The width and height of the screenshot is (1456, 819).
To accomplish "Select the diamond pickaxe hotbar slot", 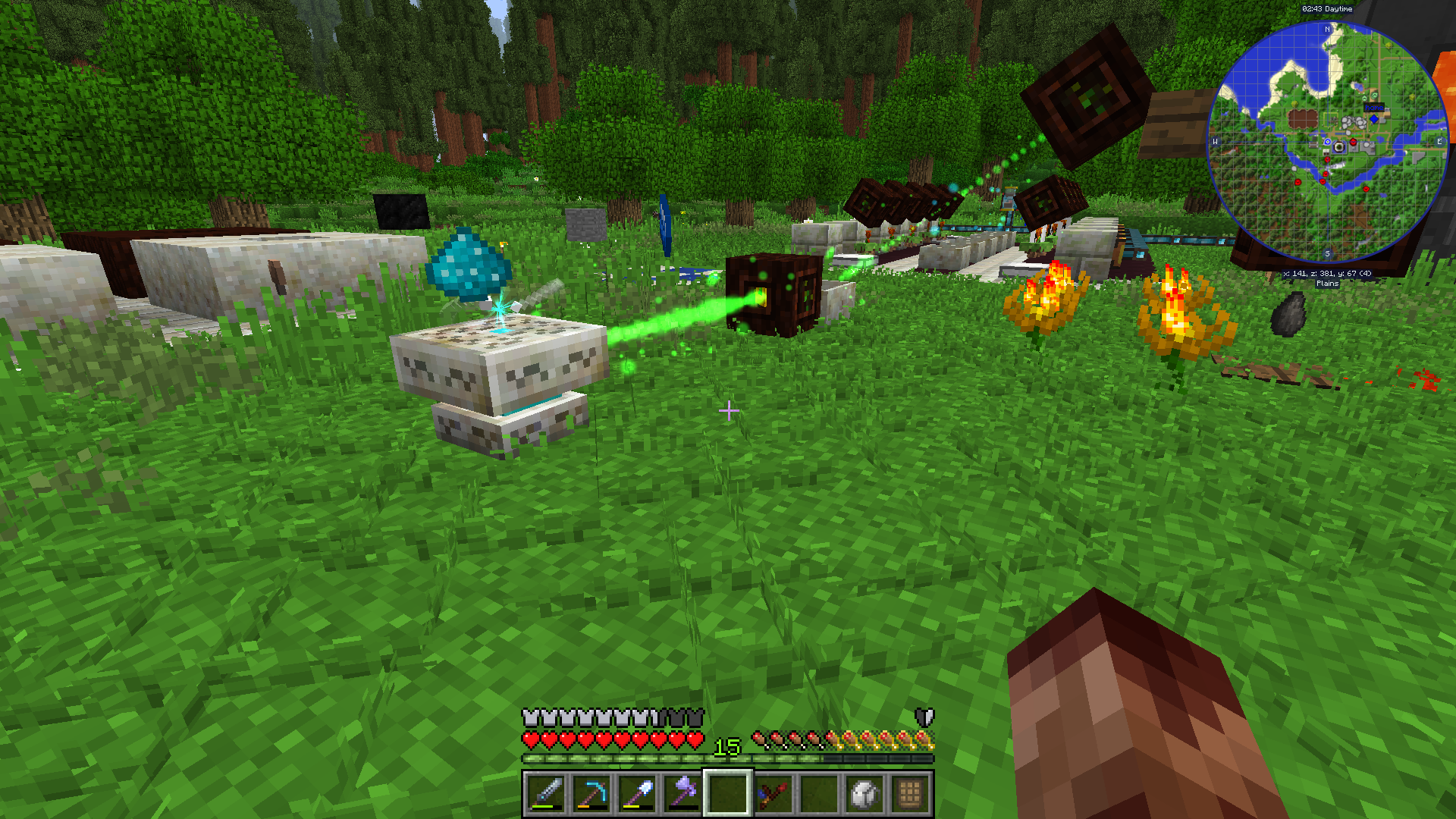I will [x=591, y=793].
